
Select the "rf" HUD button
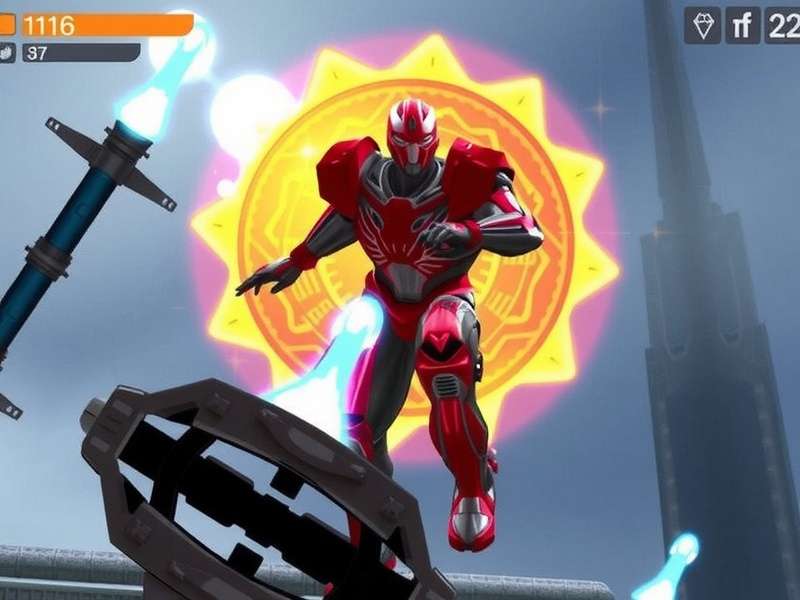click(742, 26)
